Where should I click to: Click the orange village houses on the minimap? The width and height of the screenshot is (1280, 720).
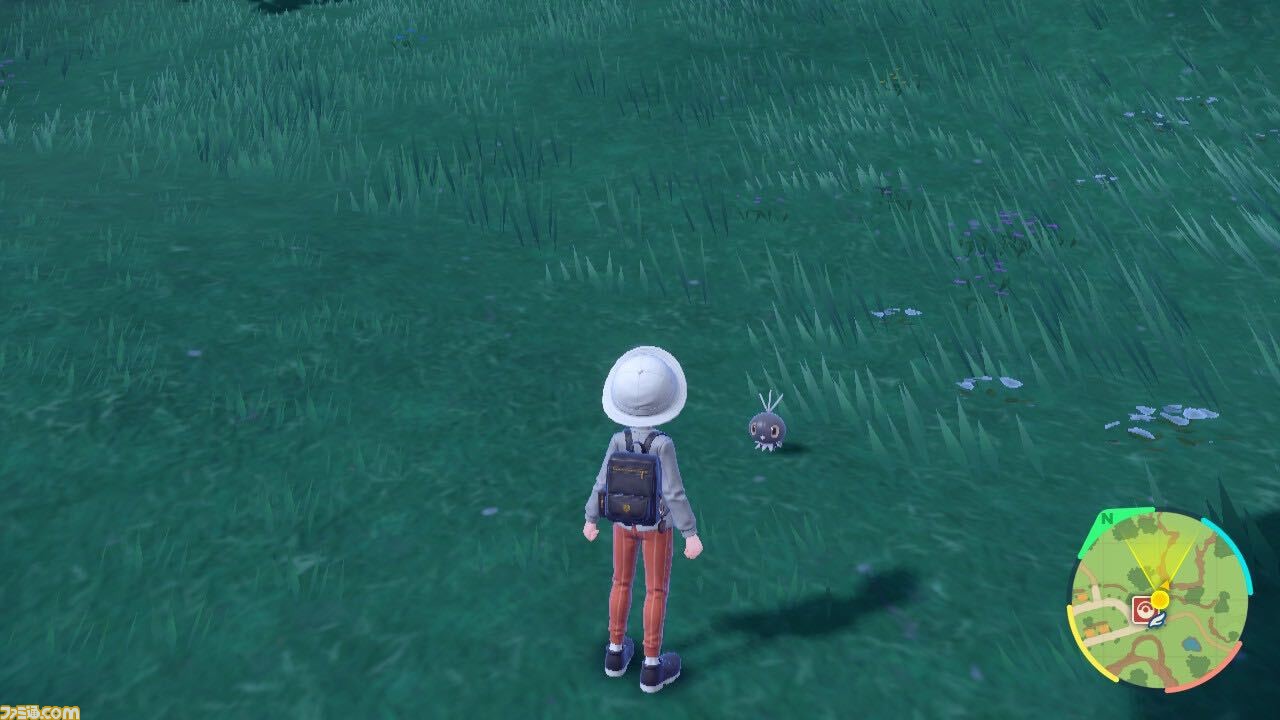pos(1094,628)
